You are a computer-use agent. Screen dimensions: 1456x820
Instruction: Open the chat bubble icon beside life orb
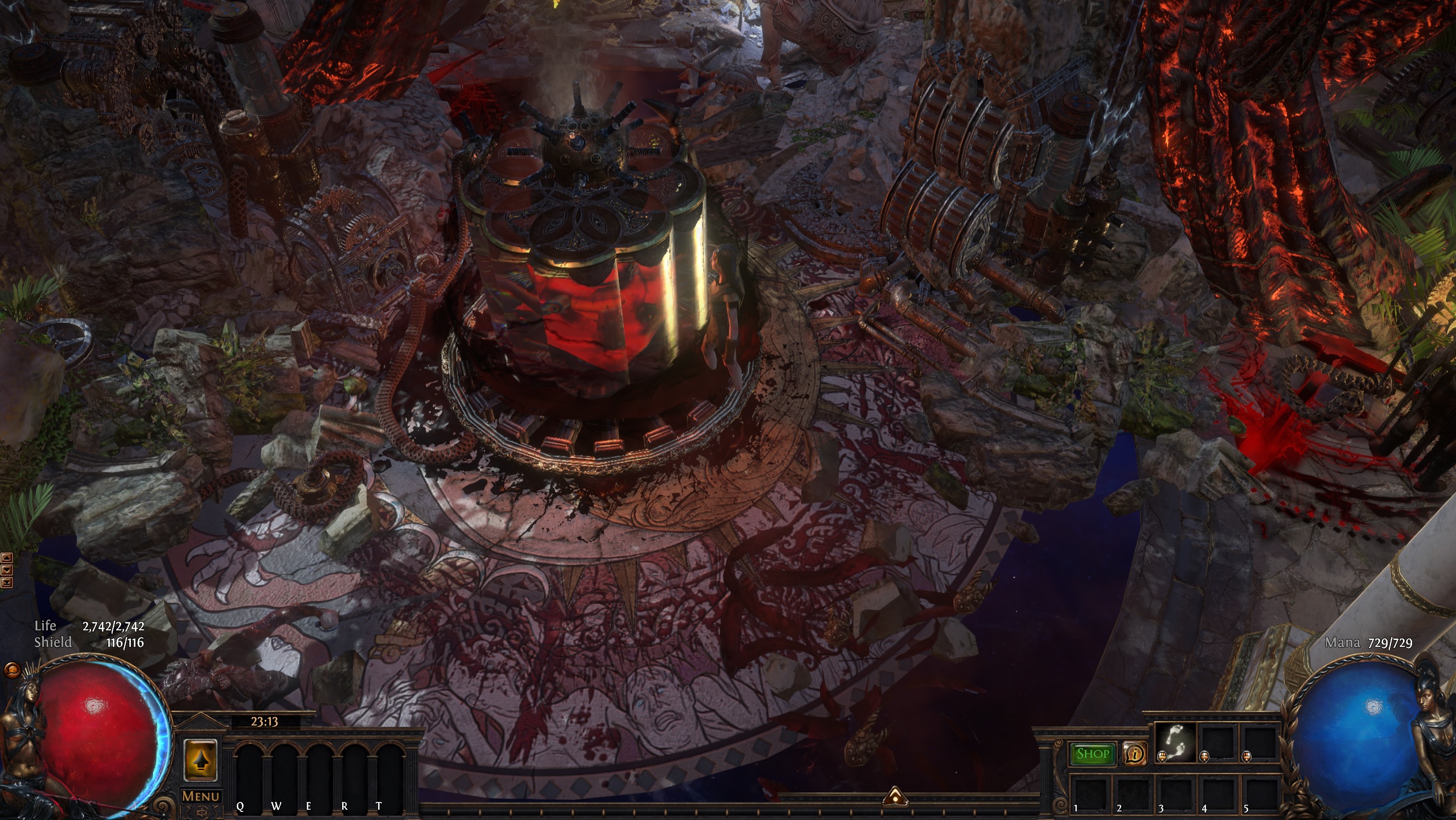pos(12,670)
